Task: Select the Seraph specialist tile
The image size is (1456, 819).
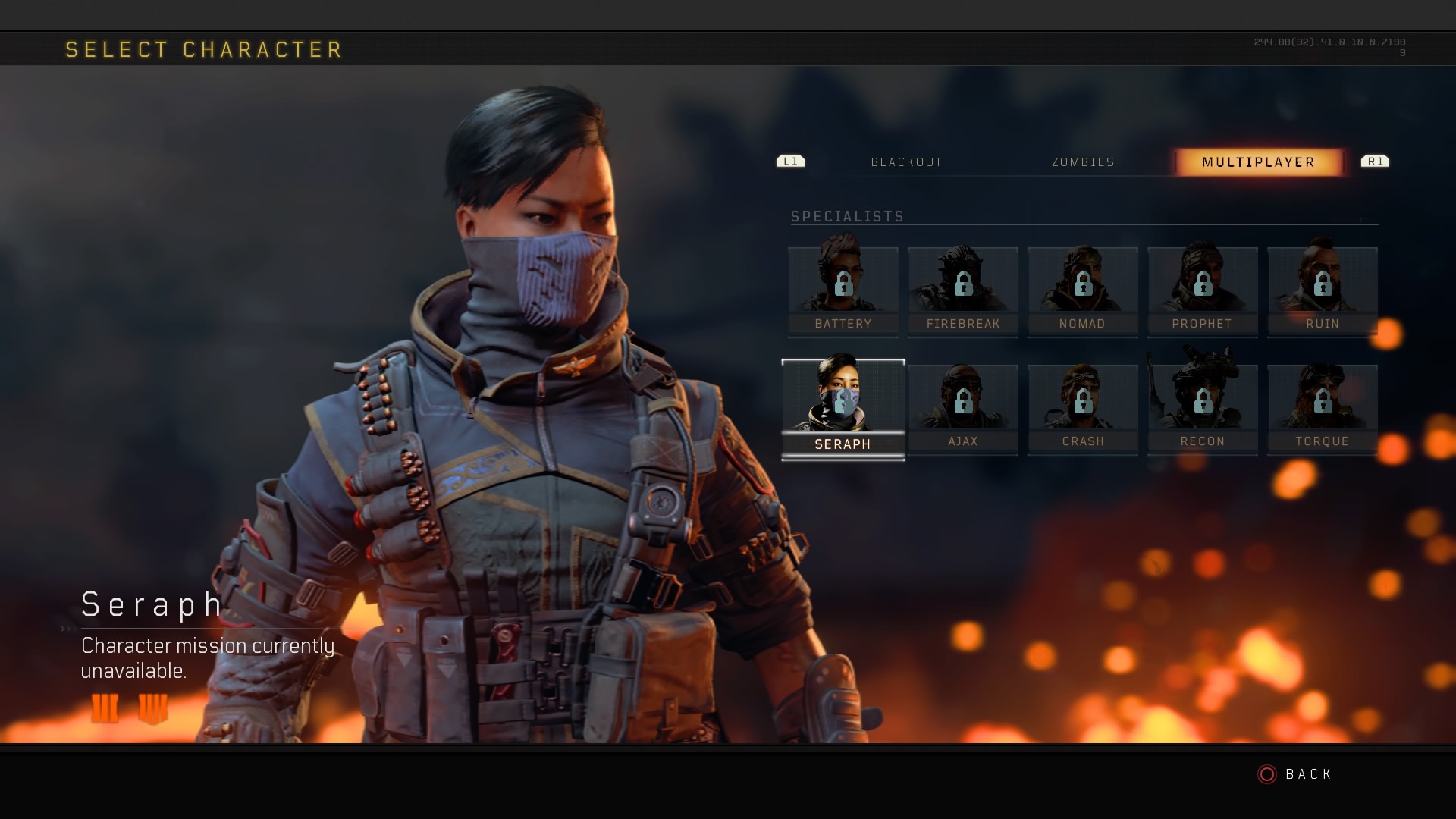Action: (x=843, y=409)
